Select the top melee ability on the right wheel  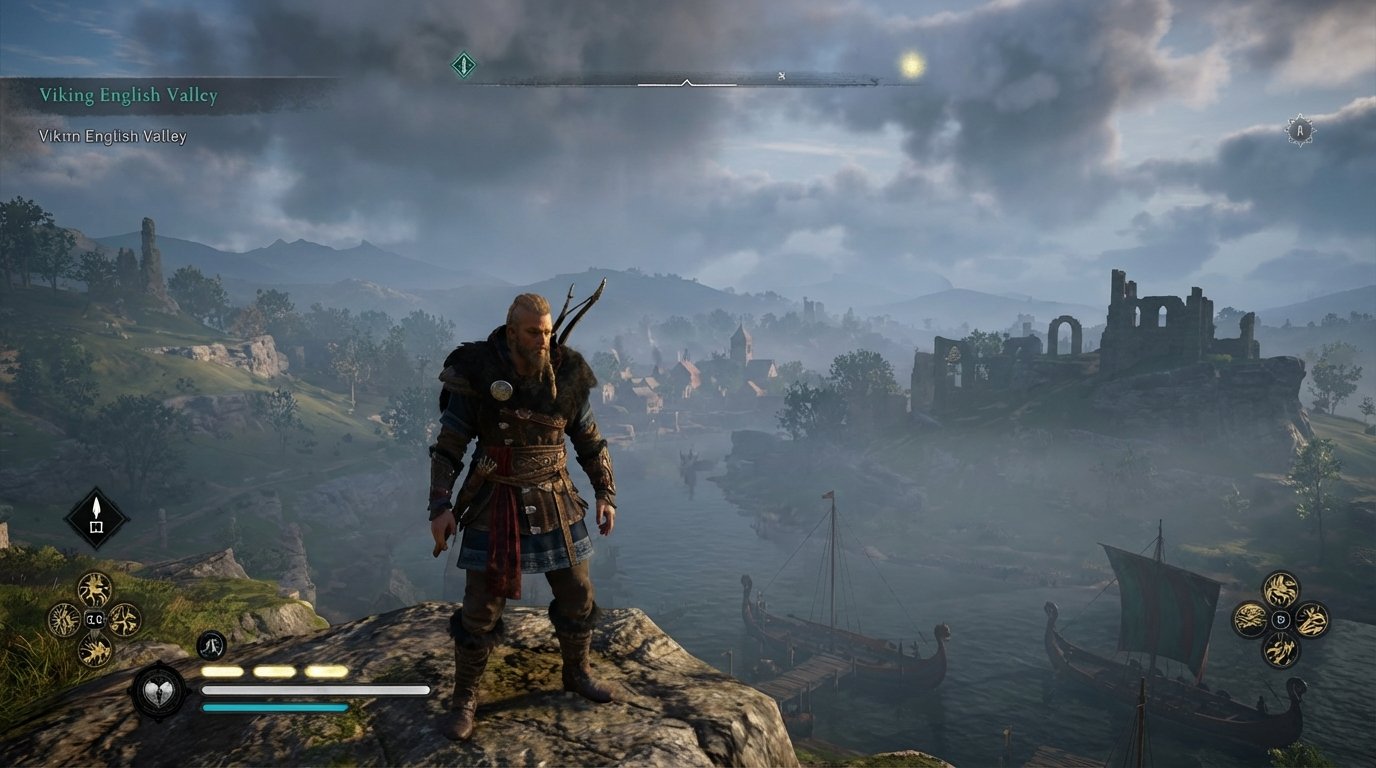click(x=1280, y=589)
